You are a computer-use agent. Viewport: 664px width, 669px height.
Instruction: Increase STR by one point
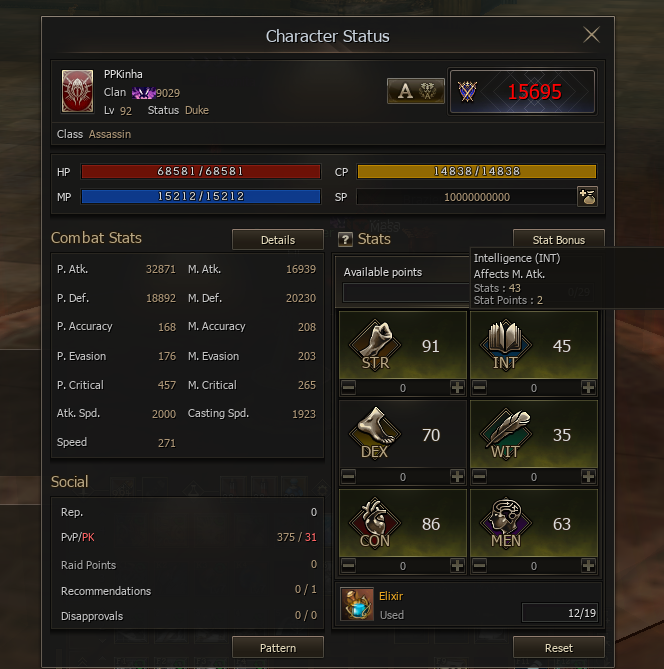click(x=457, y=388)
